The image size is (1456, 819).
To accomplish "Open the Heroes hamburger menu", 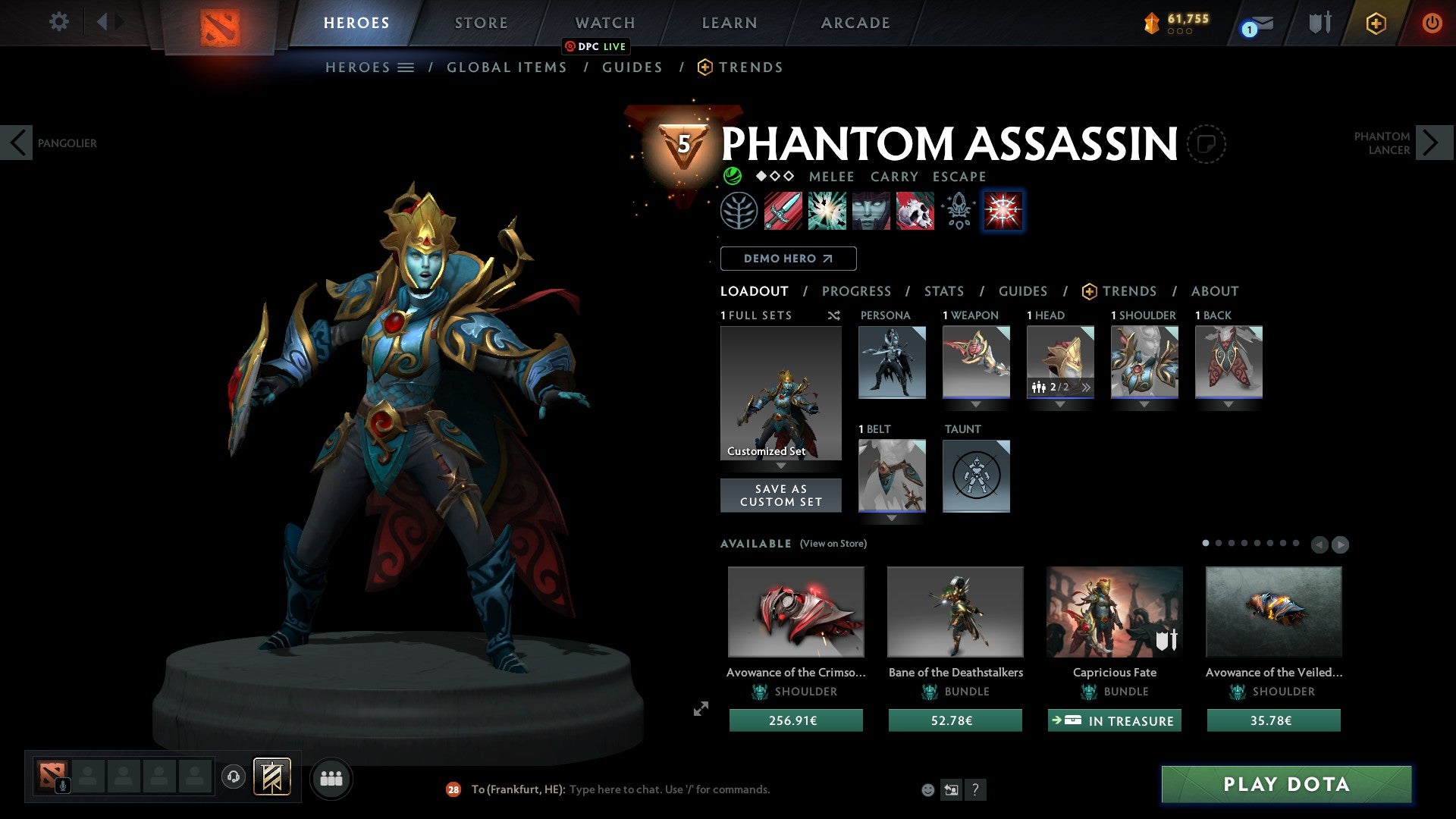I will pos(406,67).
